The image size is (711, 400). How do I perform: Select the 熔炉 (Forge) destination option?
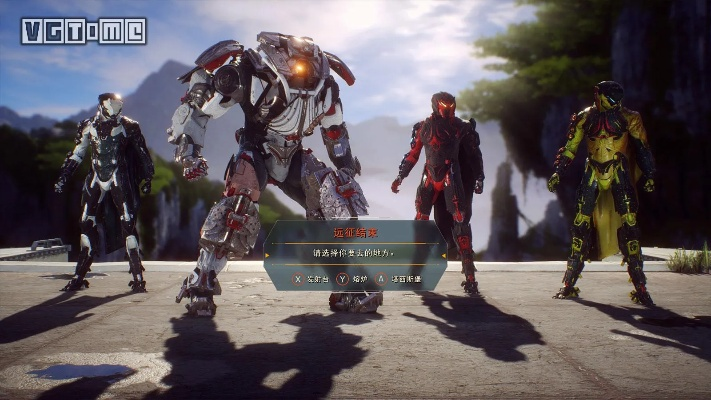click(x=356, y=277)
